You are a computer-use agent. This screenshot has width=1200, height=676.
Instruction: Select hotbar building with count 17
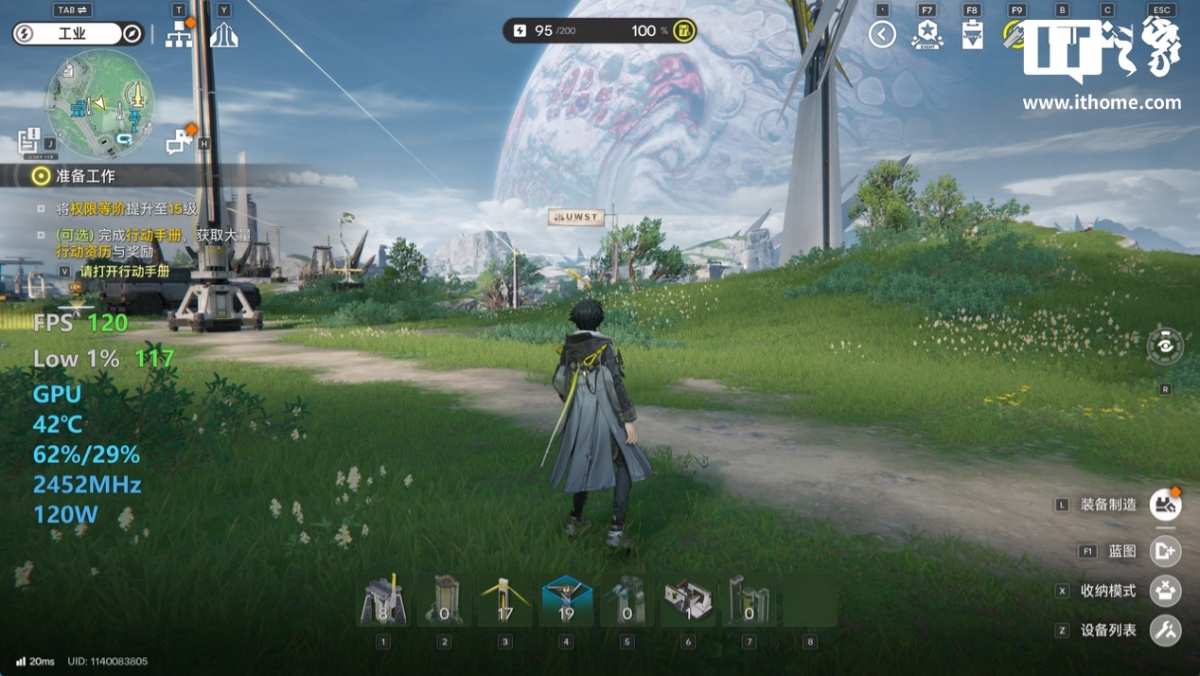(x=505, y=601)
